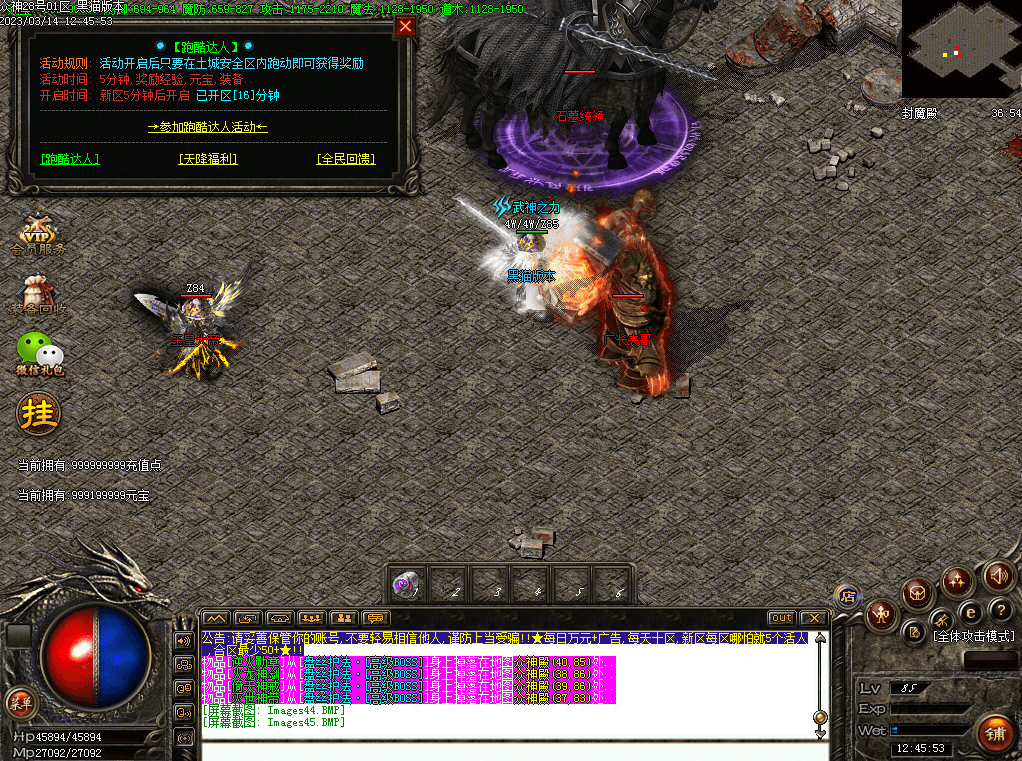Switch to the 跑酷达人 tab

pyautogui.click(x=70, y=159)
